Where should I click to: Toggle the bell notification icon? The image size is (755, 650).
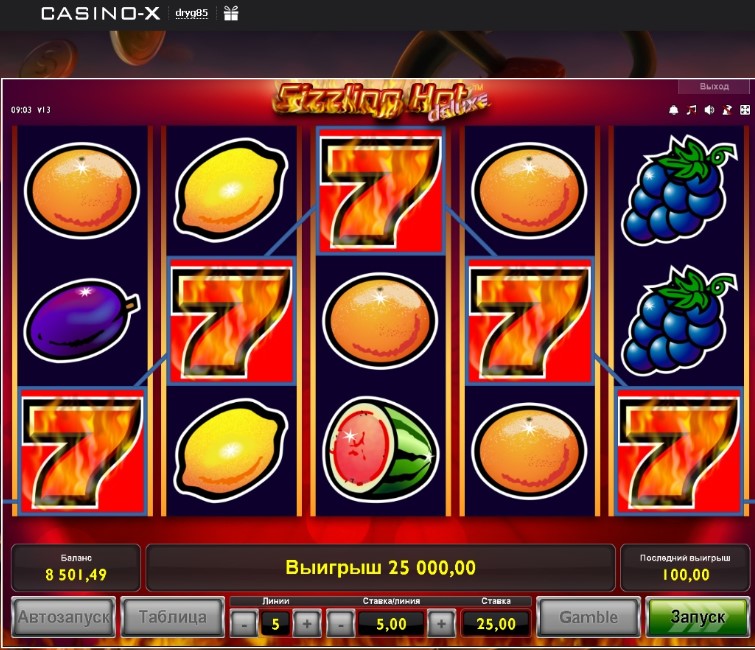(674, 110)
